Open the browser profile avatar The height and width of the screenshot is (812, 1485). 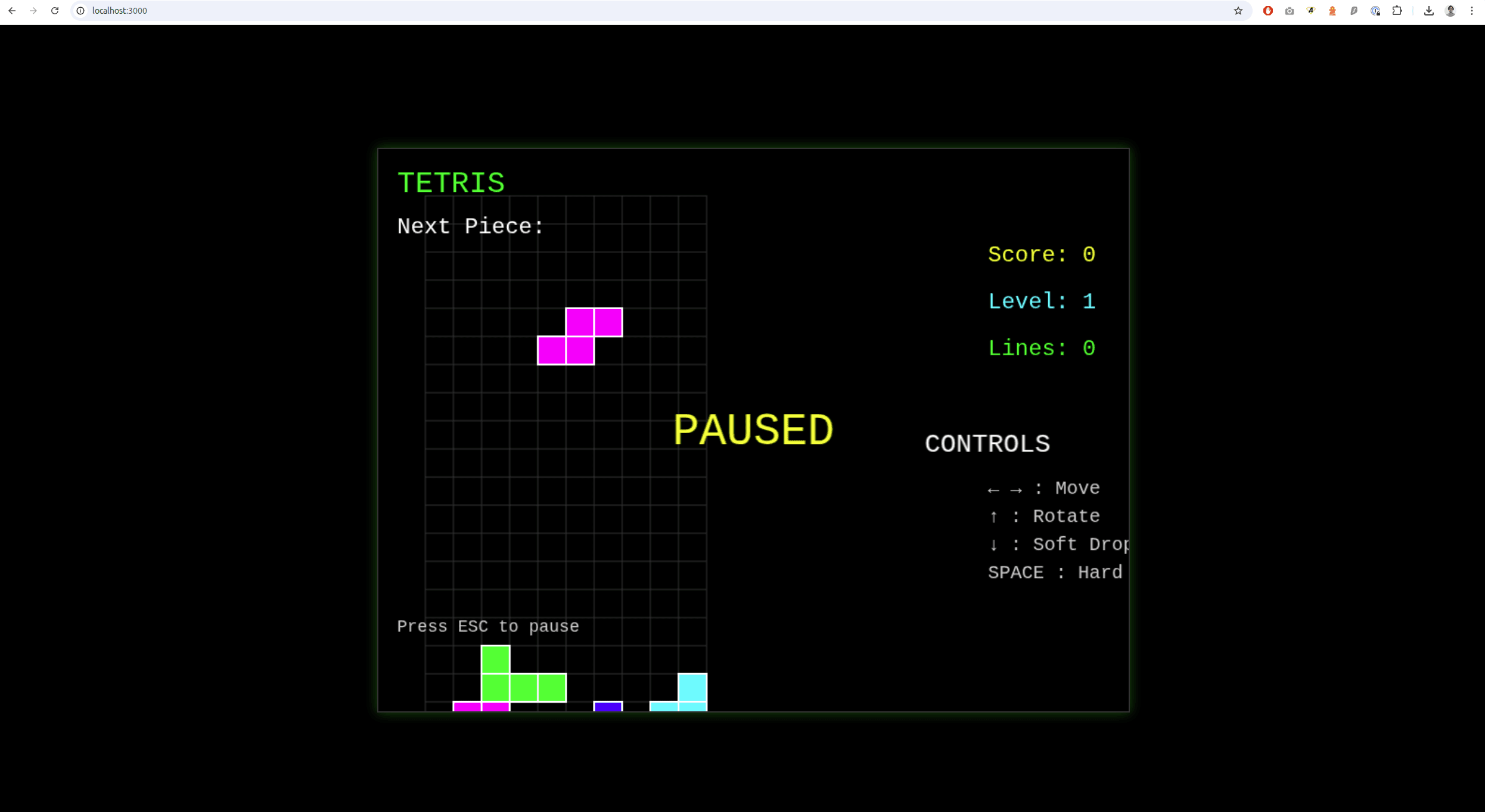pyautogui.click(x=1450, y=11)
